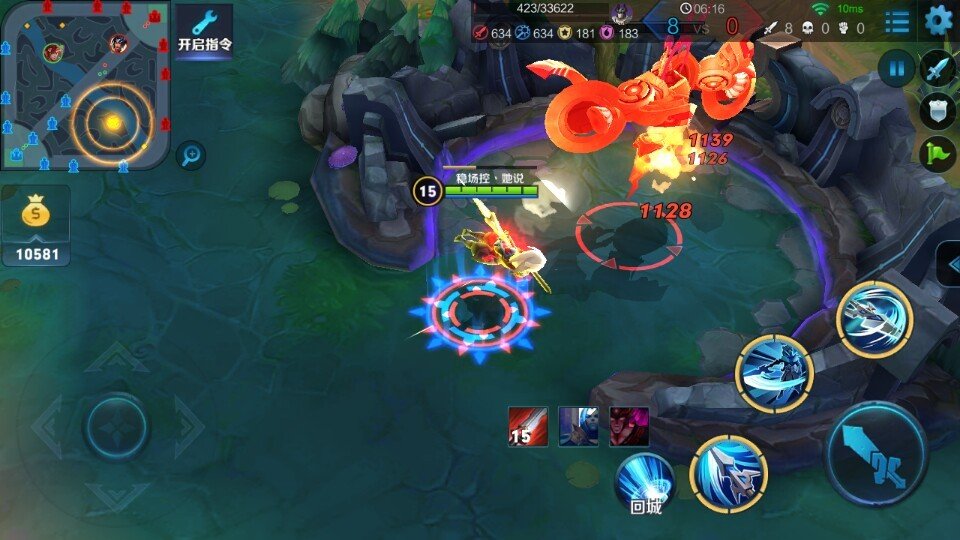Open the settings gear menu
This screenshot has height=540, width=960.
[x=938, y=19]
